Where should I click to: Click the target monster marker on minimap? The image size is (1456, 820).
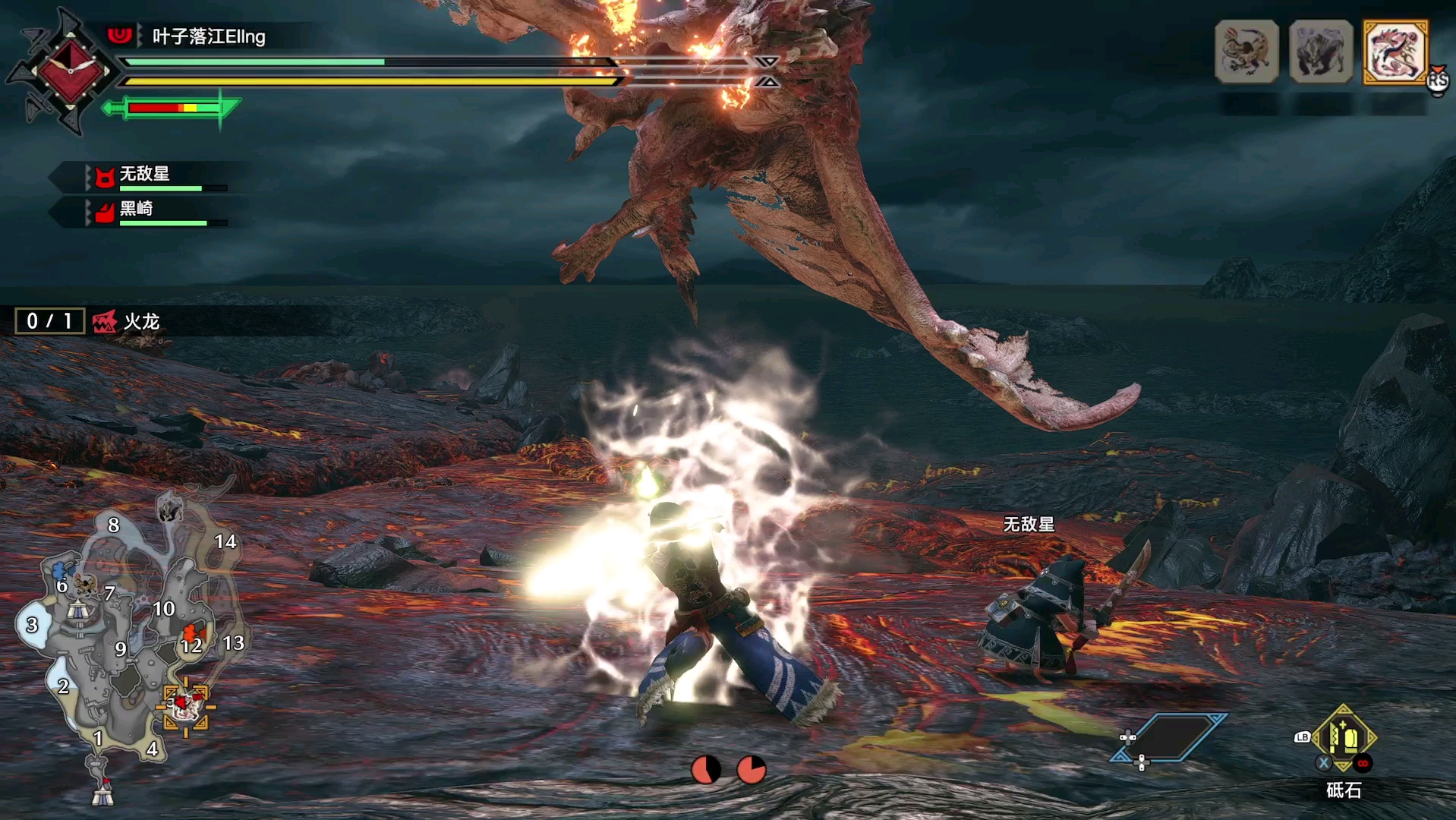[184, 706]
